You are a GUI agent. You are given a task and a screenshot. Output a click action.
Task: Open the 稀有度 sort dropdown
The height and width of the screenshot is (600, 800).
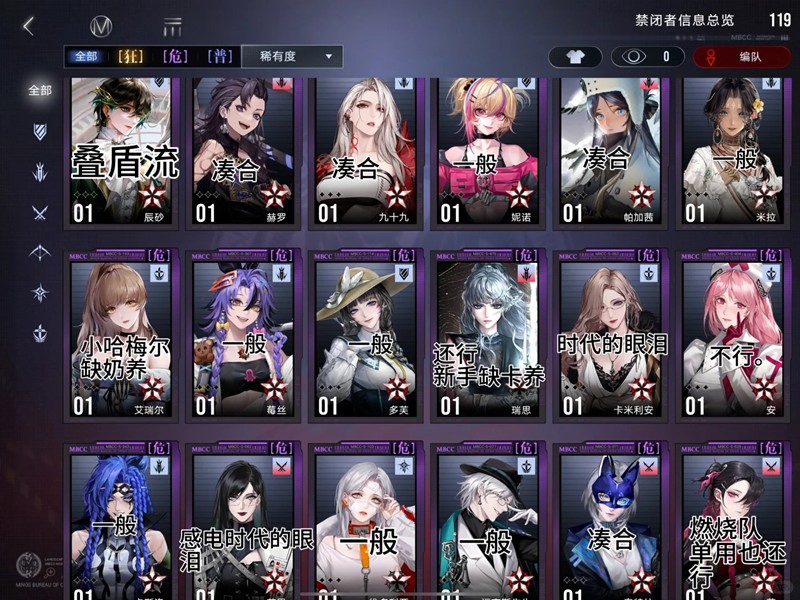tap(292, 57)
